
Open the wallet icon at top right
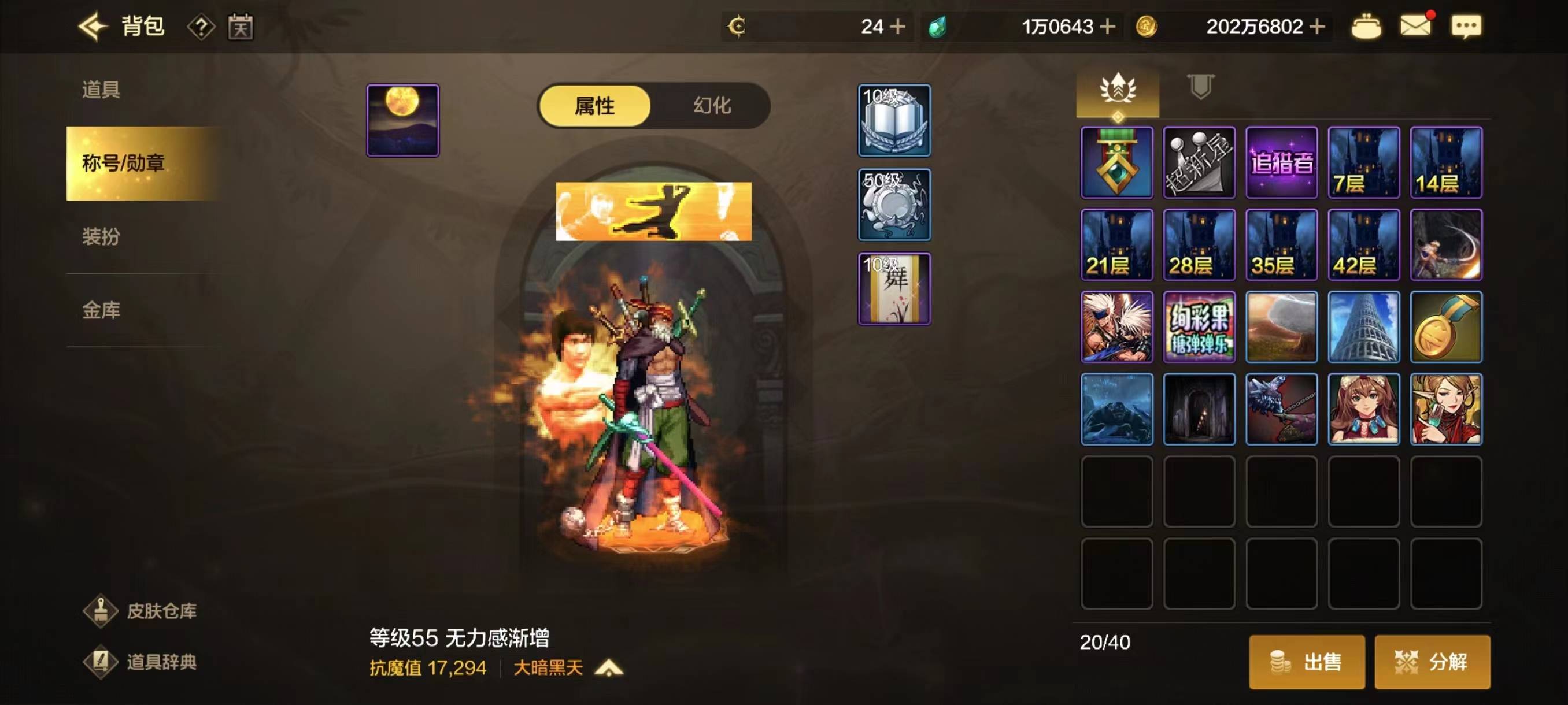1368,26
